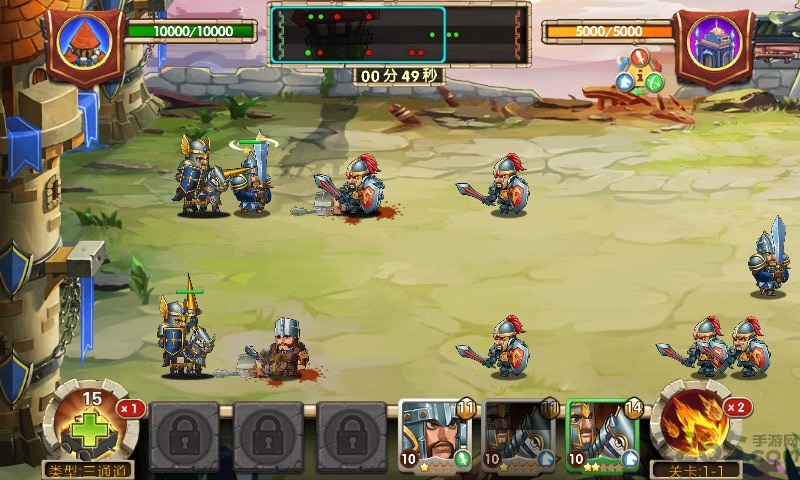The width and height of the screenshot is (800, 480).
Task: Deploy the swordsman unit card costing 11
Action: coord(436,436)
